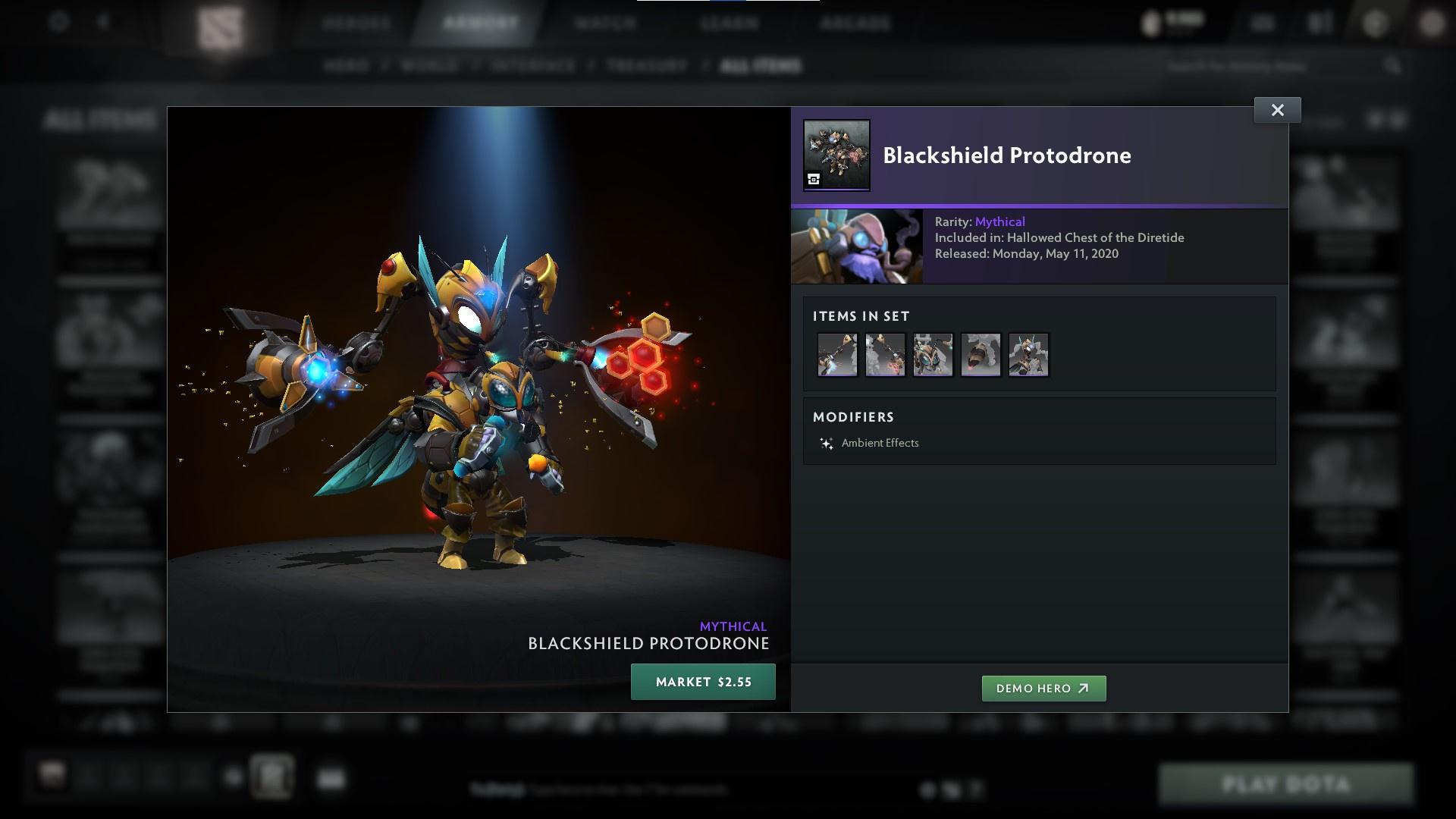Click the Tinker hero portrait in the dialog

tap(855, 246)
